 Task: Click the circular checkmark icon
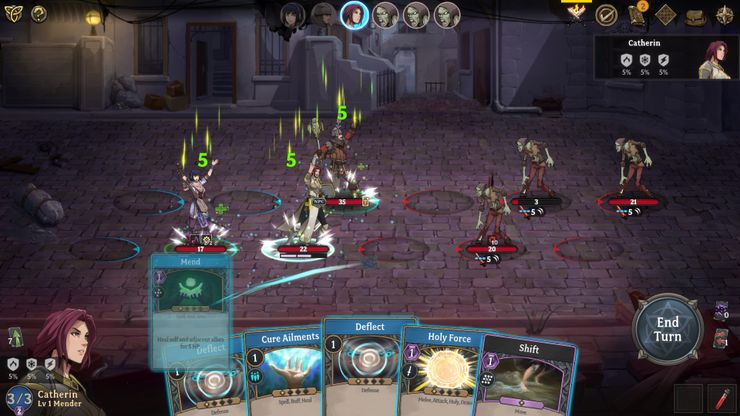606,15
